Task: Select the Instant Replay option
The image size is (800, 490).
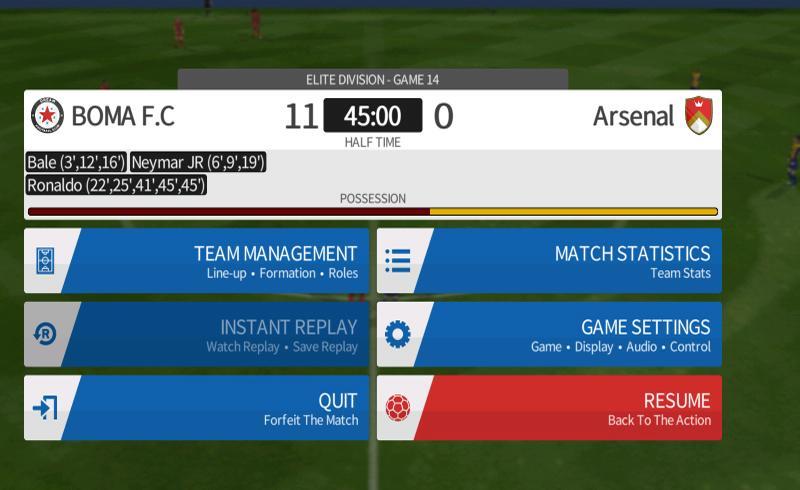Action: pos(197,335)
